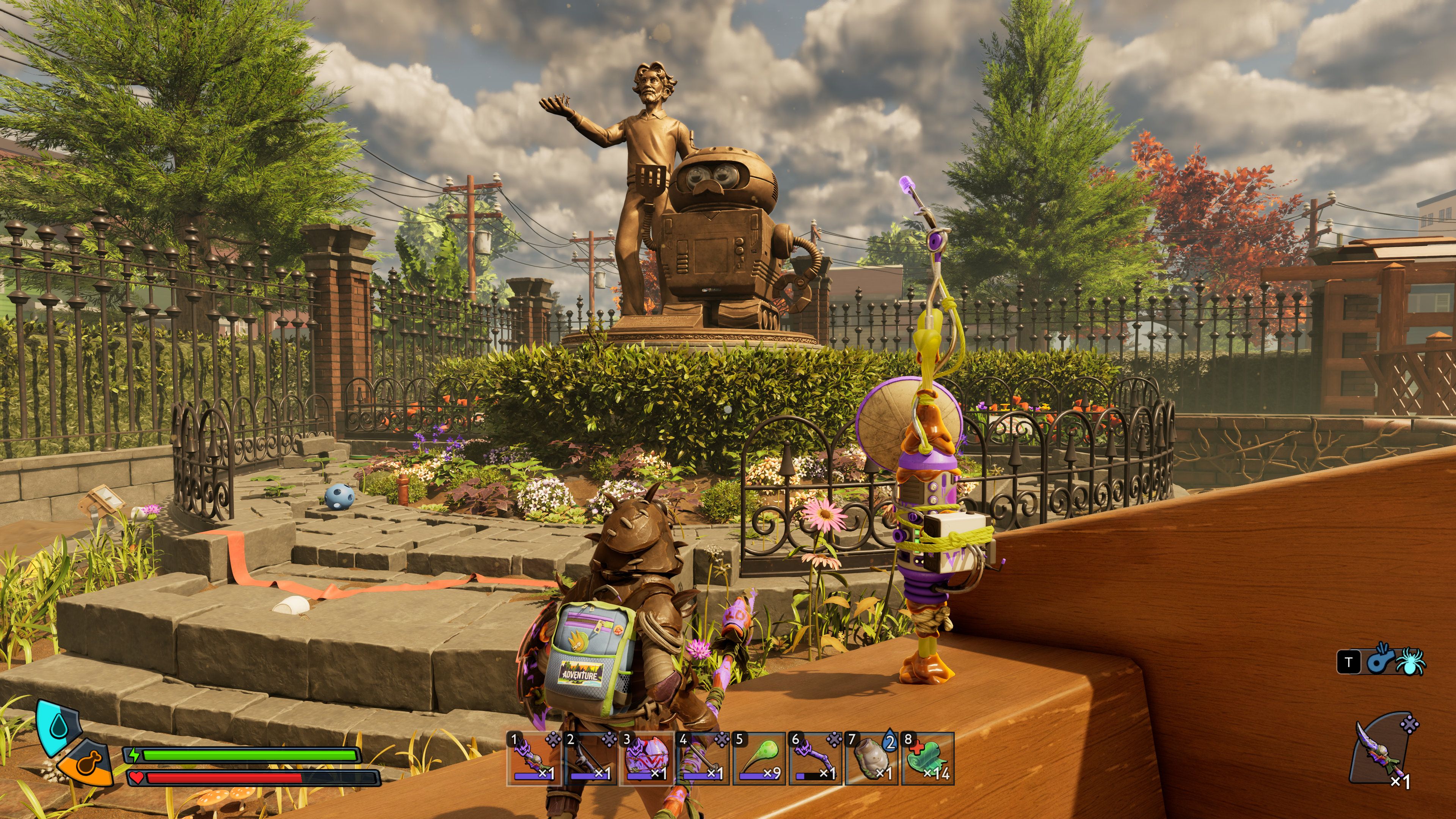This screenshot has width=1456, height=819.
Task: Select the canteen in hotbar slot 7
Action: pos(872,758)
